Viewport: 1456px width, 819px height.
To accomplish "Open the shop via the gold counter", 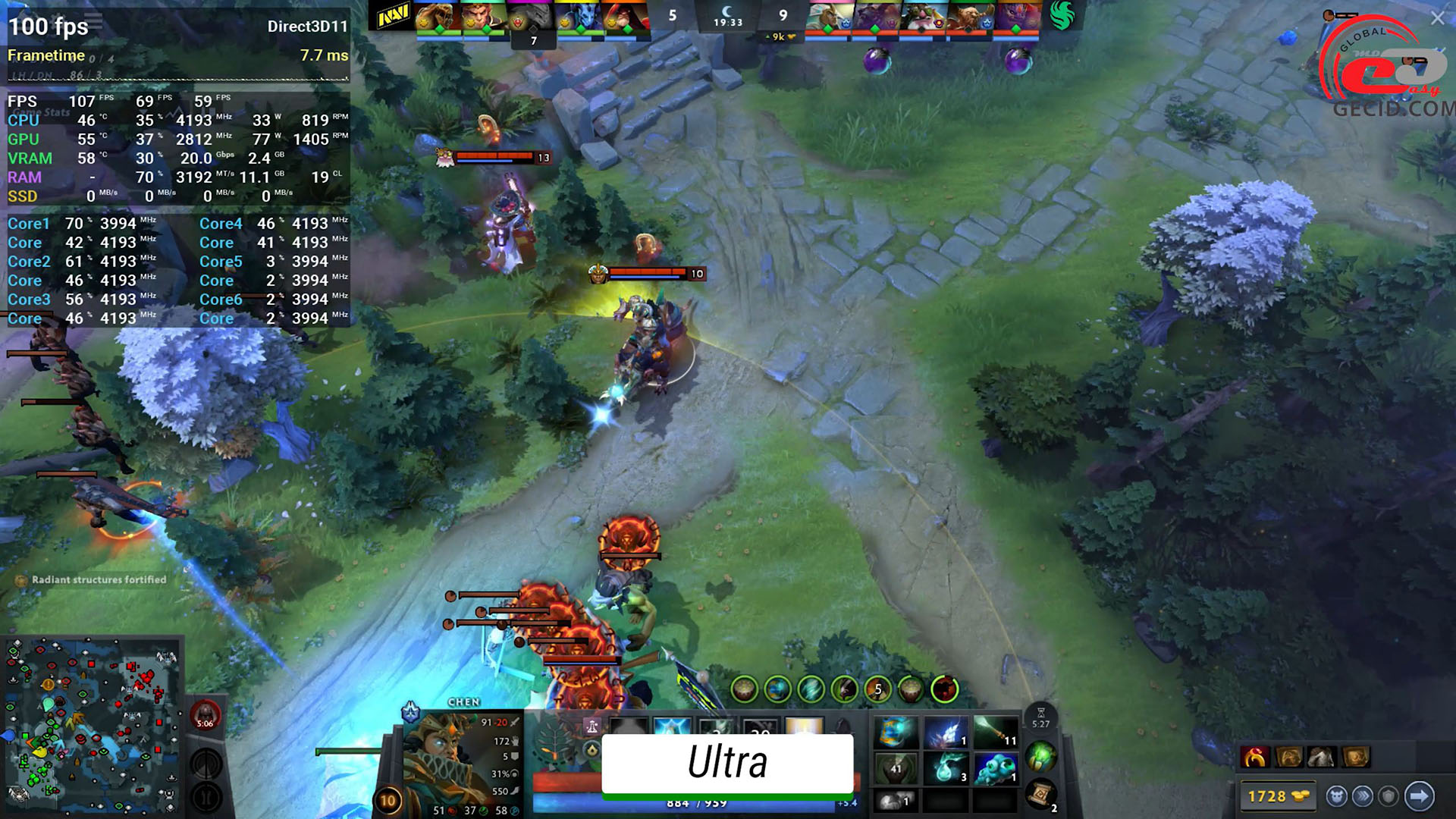I will coord(1279,796).
